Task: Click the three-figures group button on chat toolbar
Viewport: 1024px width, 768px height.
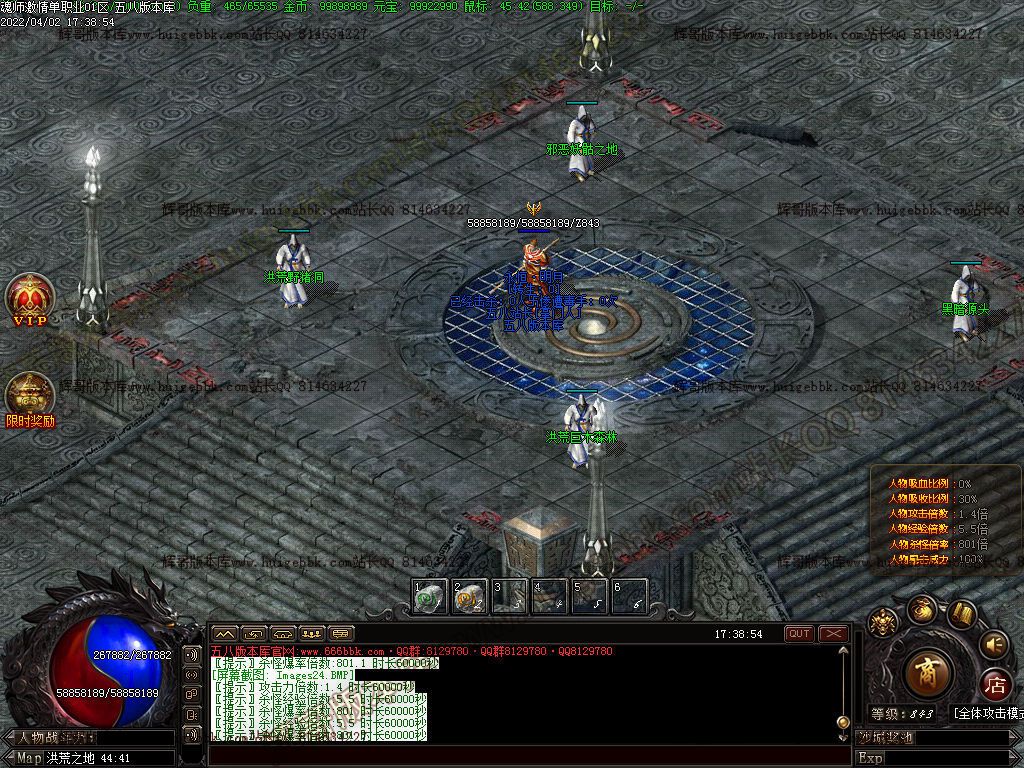Action: [311, 634]
